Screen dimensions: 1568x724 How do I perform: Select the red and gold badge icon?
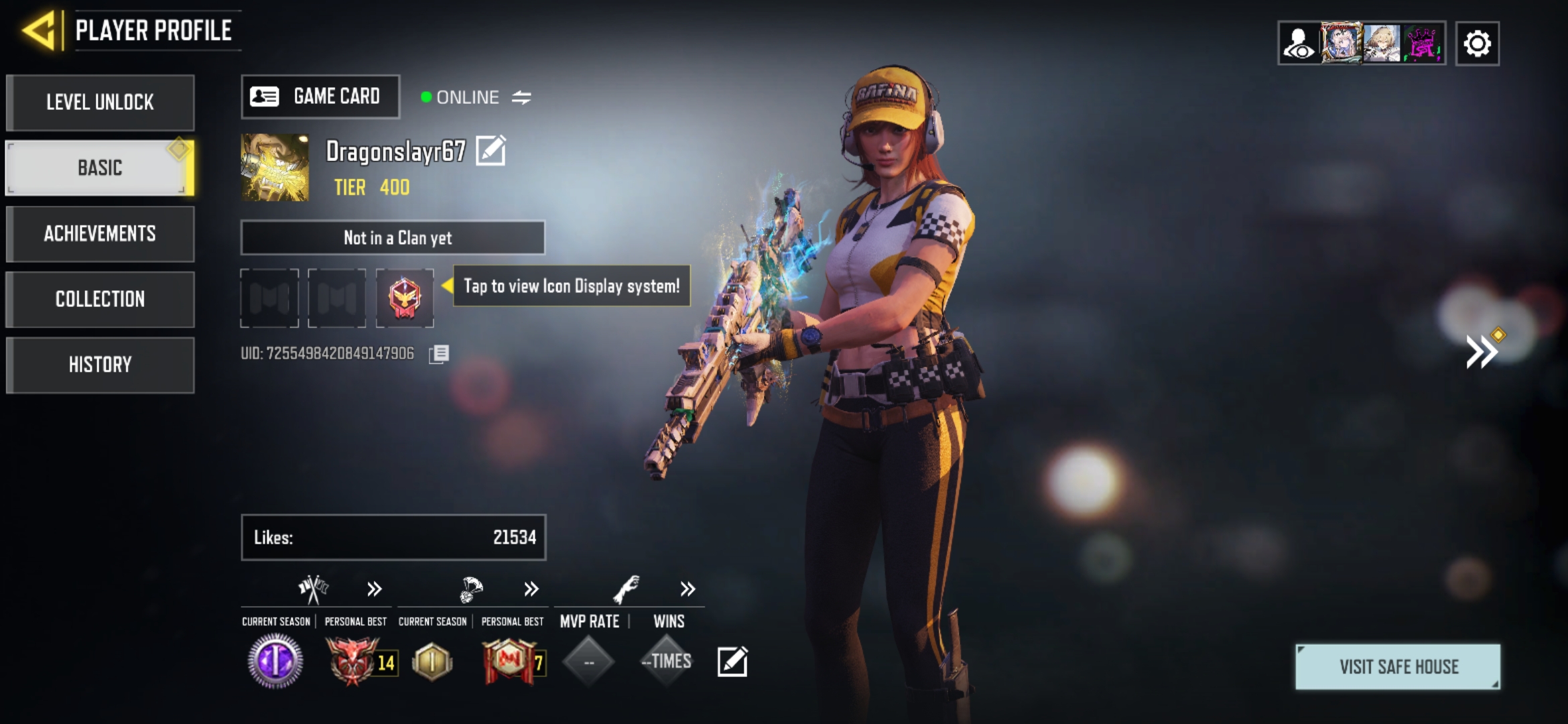[x=405, y=298]
